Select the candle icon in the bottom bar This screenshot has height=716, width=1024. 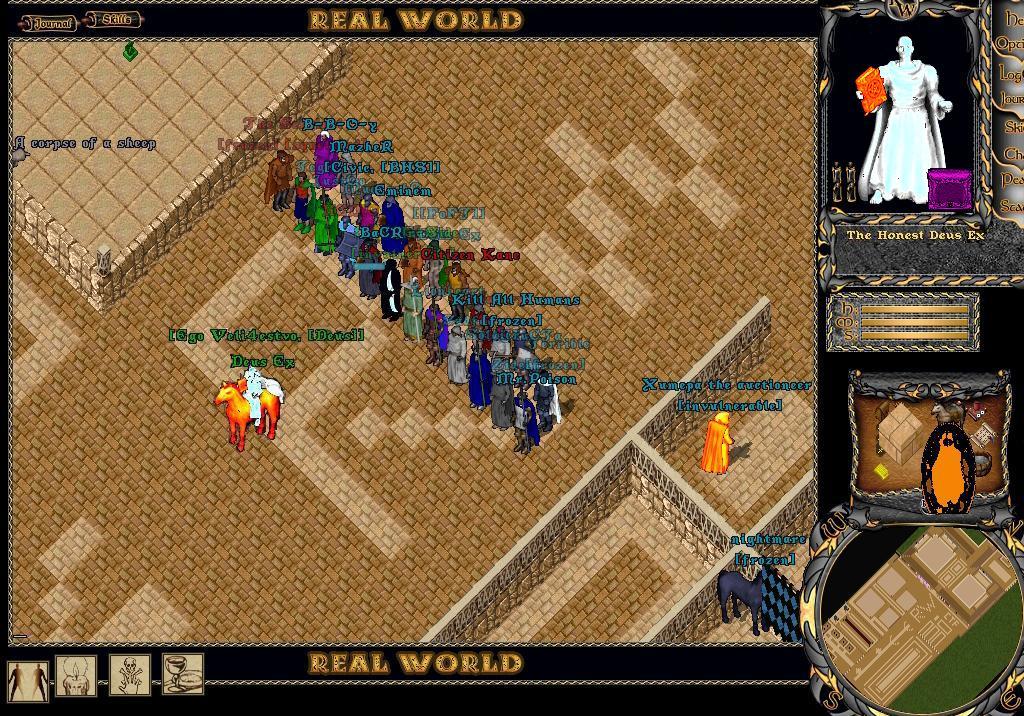76,677
